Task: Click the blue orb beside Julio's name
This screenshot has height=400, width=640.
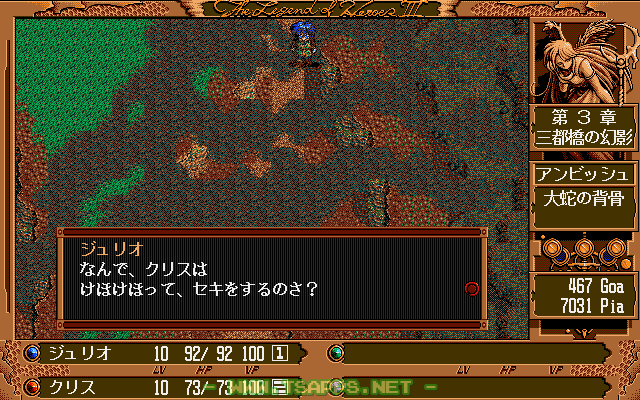Action: click(31, 352)
